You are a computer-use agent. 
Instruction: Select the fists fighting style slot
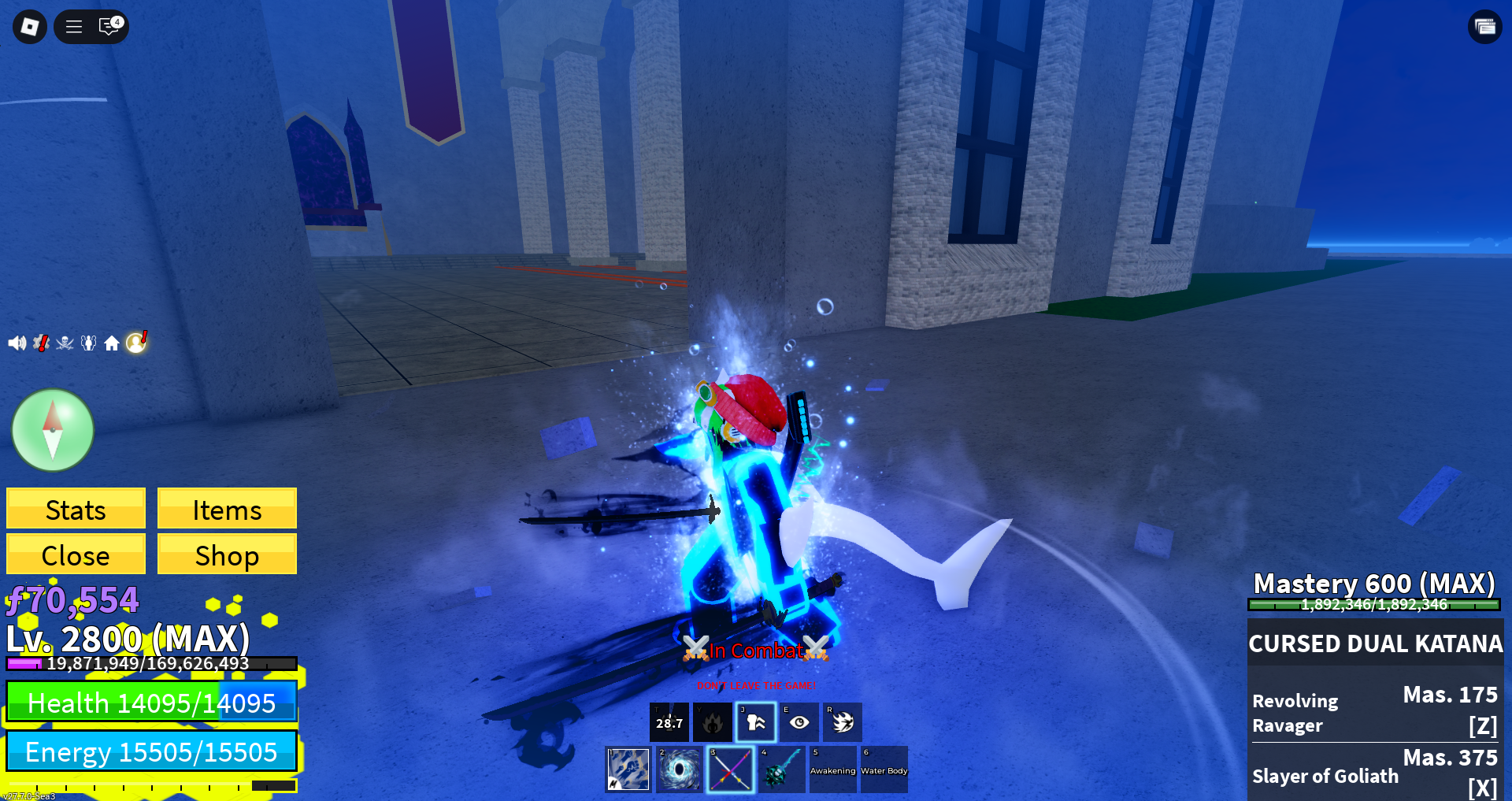628,769
